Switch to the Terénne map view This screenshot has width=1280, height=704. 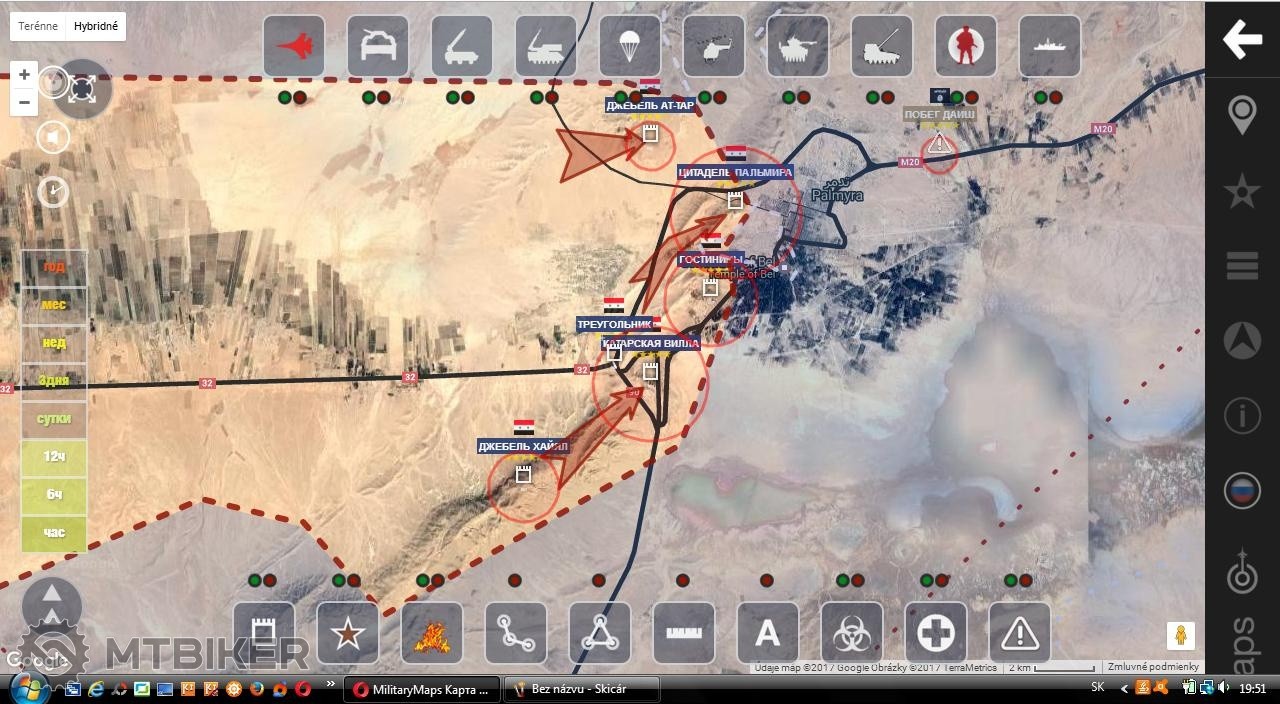click(38, 26)
